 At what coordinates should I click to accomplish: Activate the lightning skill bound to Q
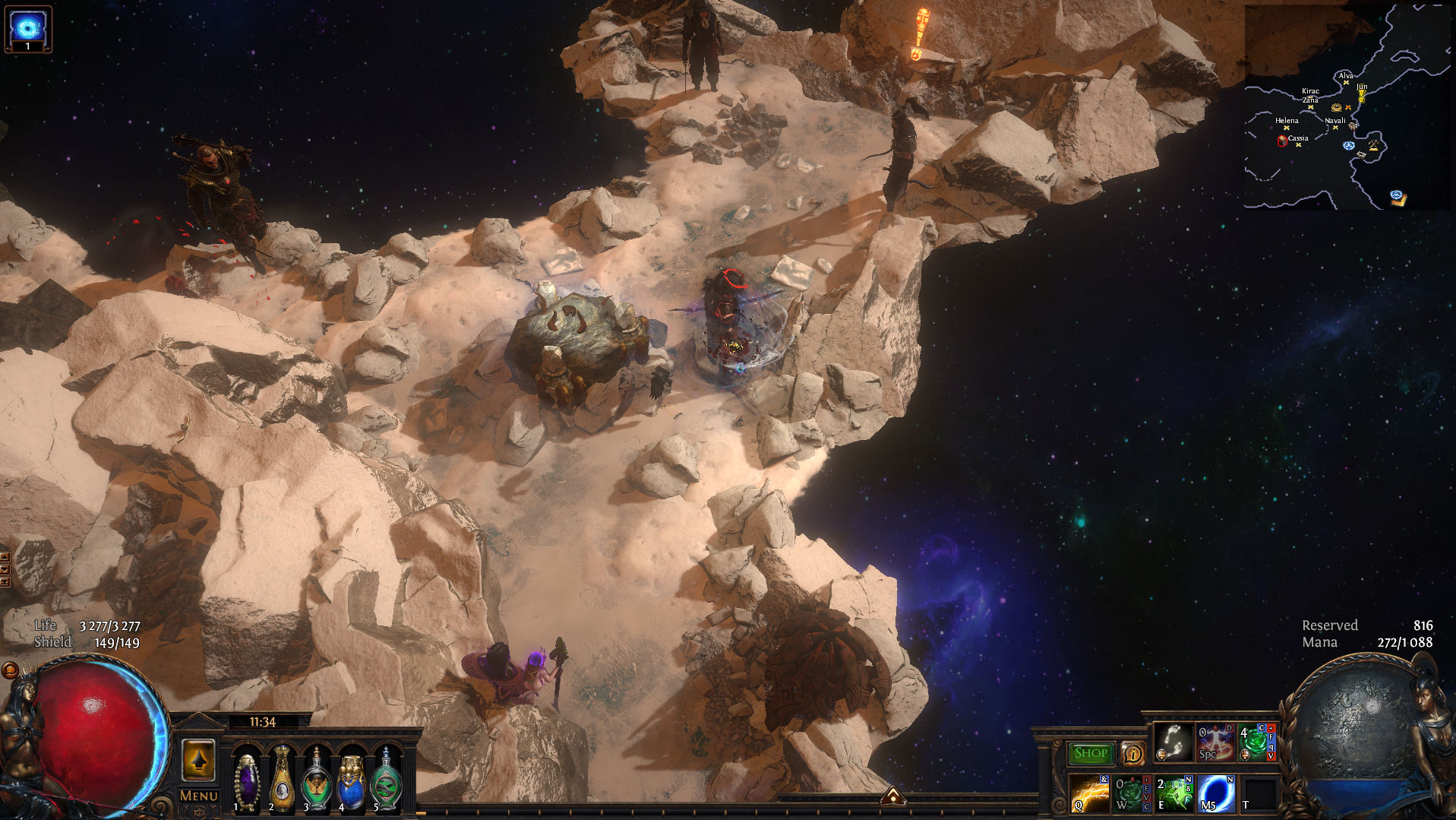1090,793
